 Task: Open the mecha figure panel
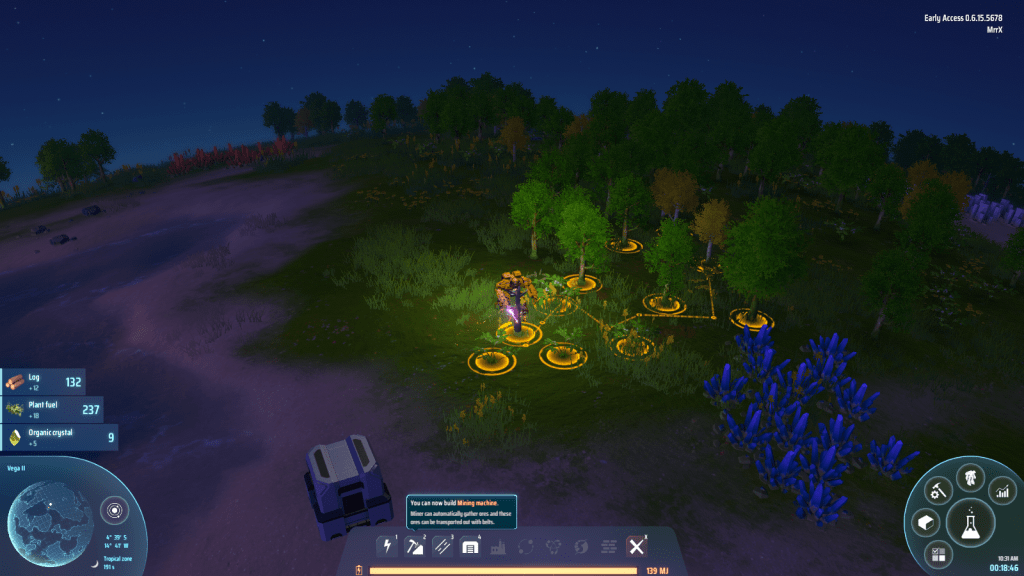click(968, 478)
